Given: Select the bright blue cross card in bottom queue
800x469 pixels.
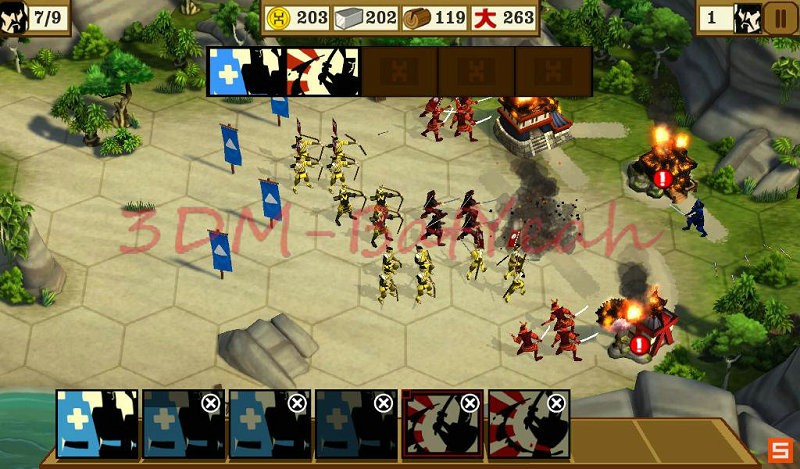Looking at the screenshot, I should 97,423.
